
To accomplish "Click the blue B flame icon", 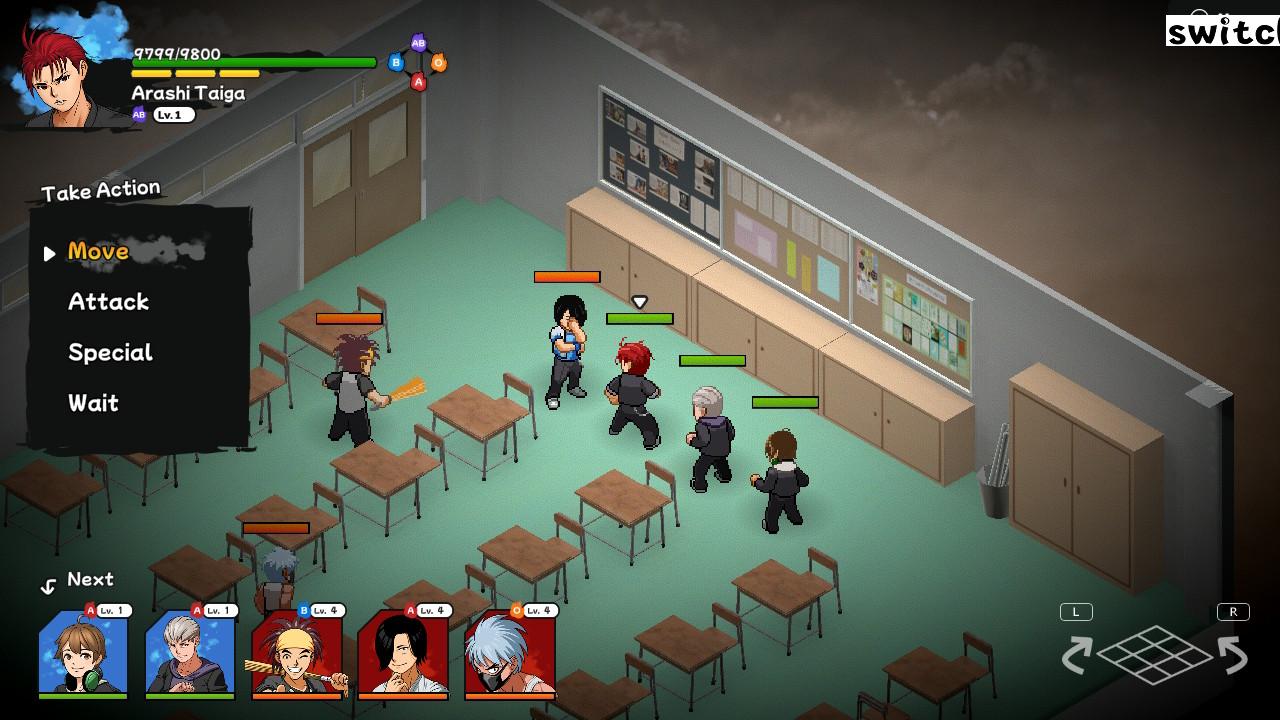I will coord(396,62).
